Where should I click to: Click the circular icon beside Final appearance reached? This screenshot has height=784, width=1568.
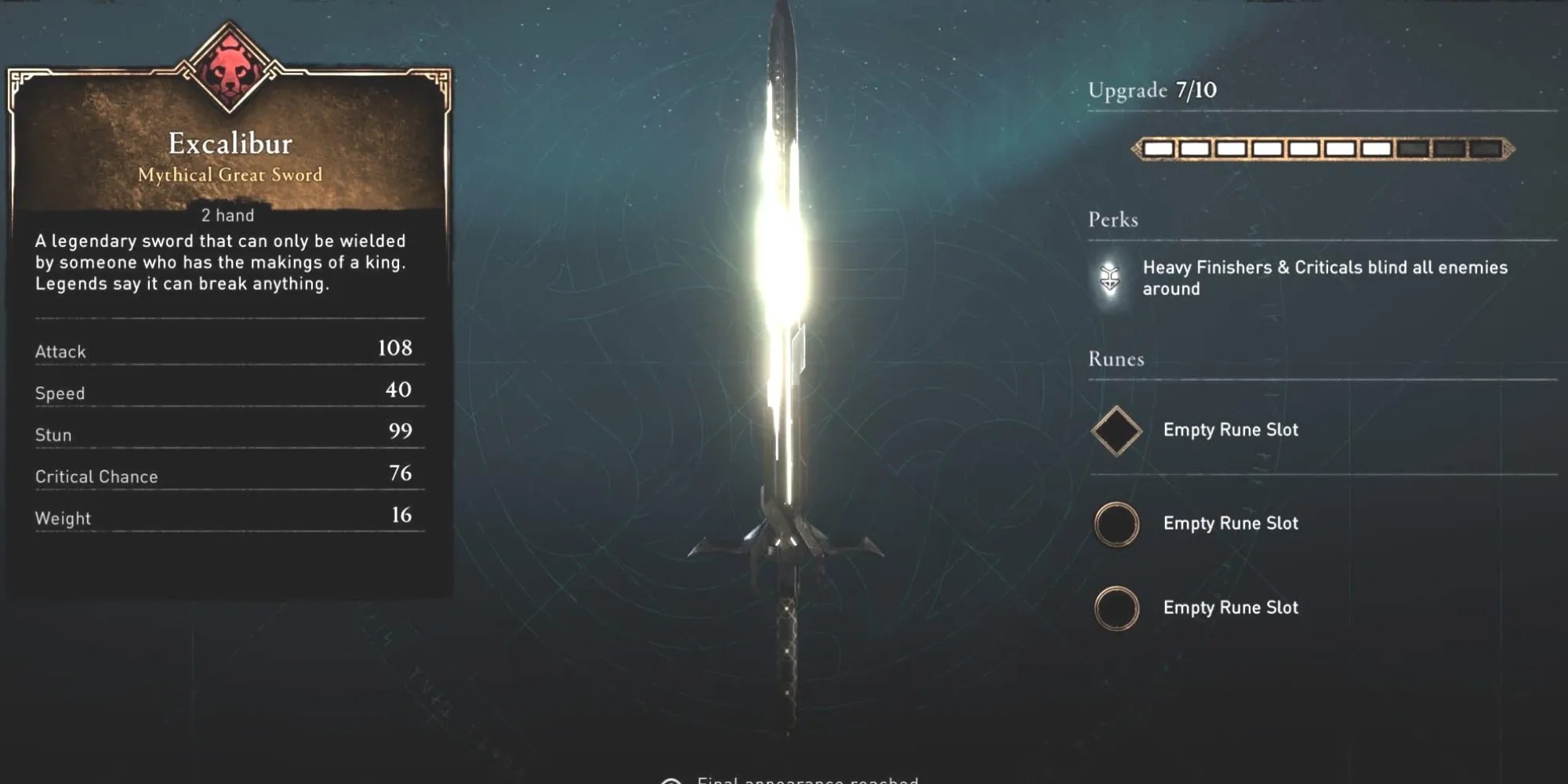670,779
